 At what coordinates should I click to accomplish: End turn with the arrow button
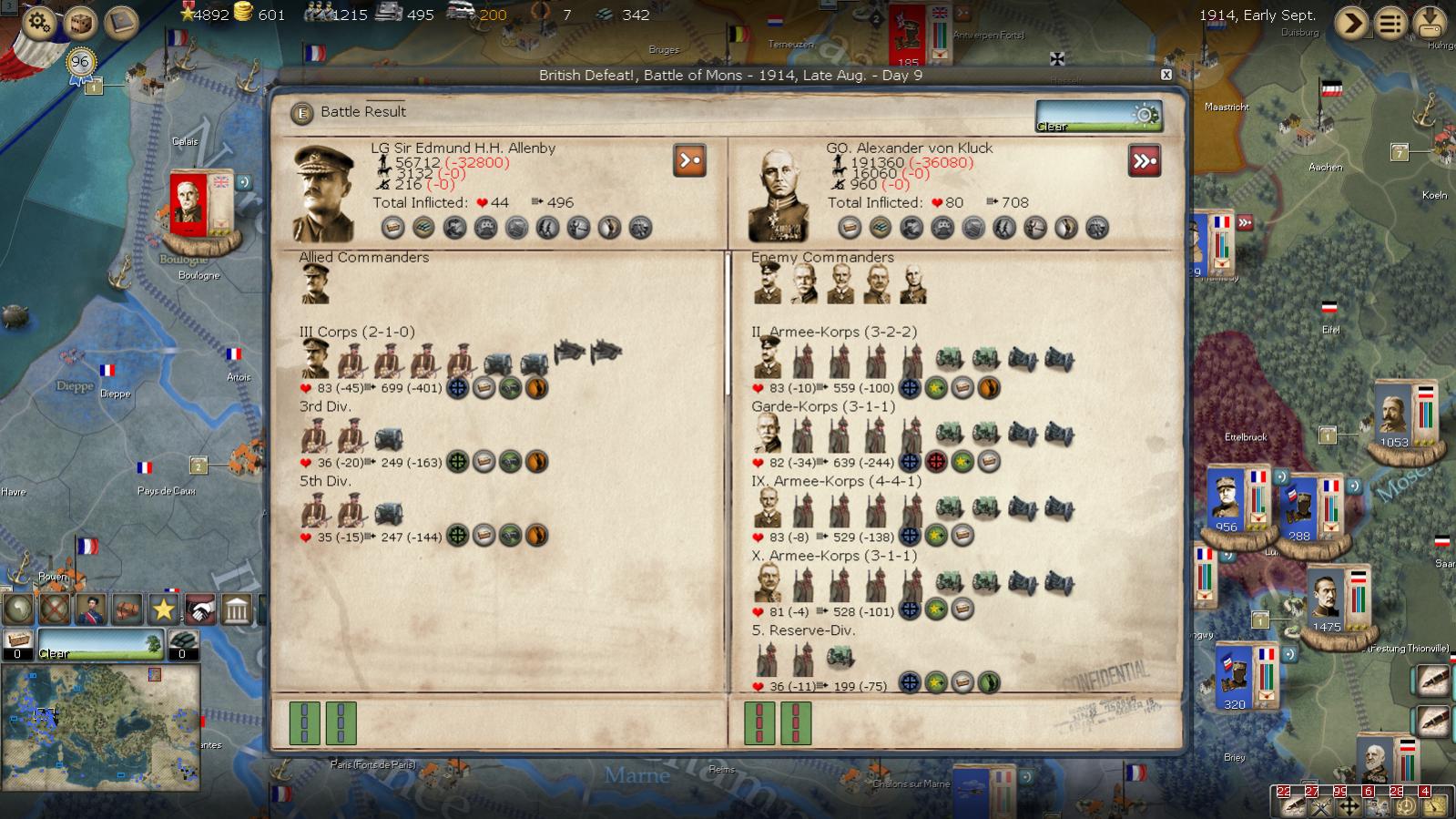1351,23
